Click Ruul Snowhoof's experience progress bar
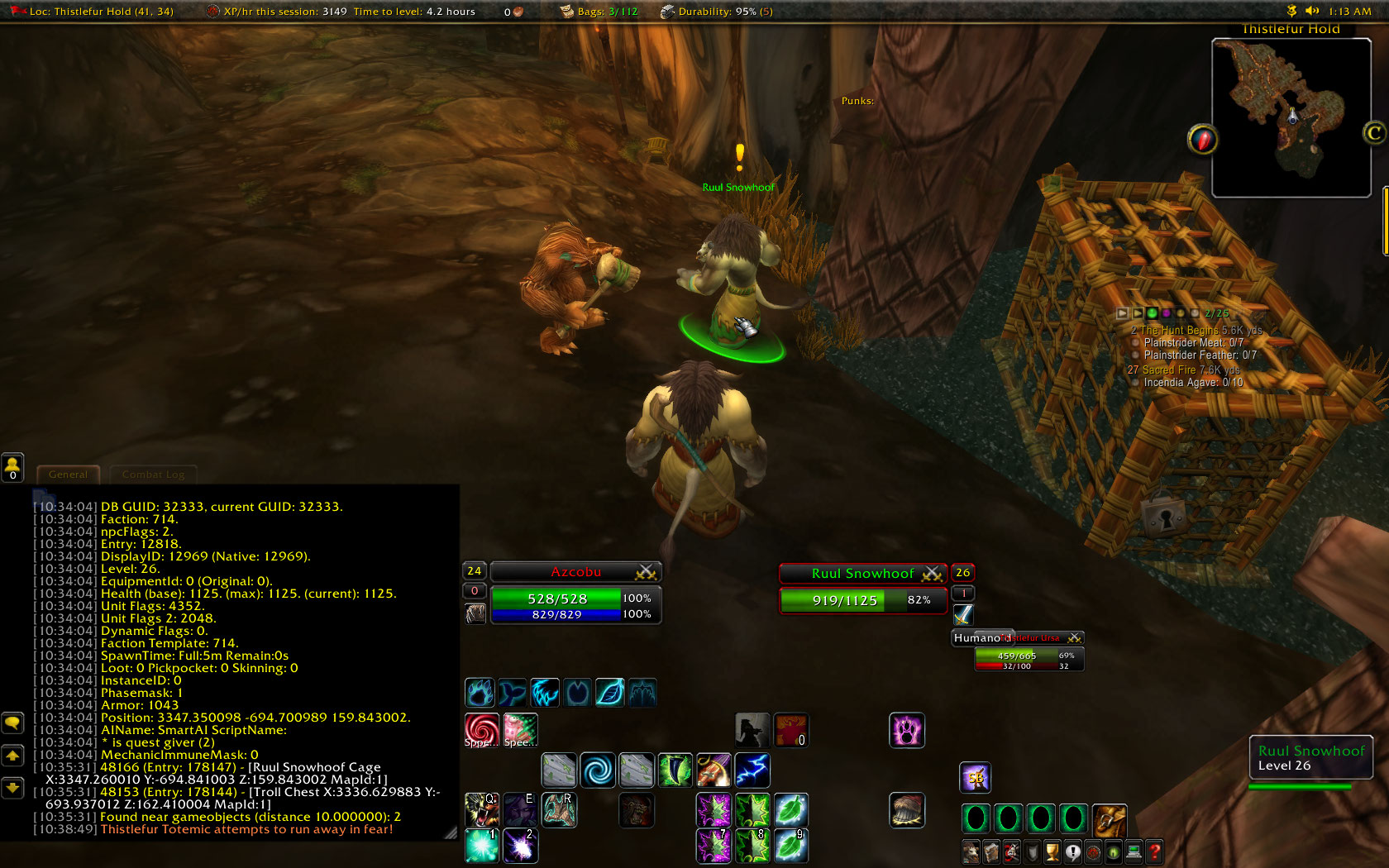Image resolution: width=1389 pixels, height=868 pixels. tap(1301, 788)
